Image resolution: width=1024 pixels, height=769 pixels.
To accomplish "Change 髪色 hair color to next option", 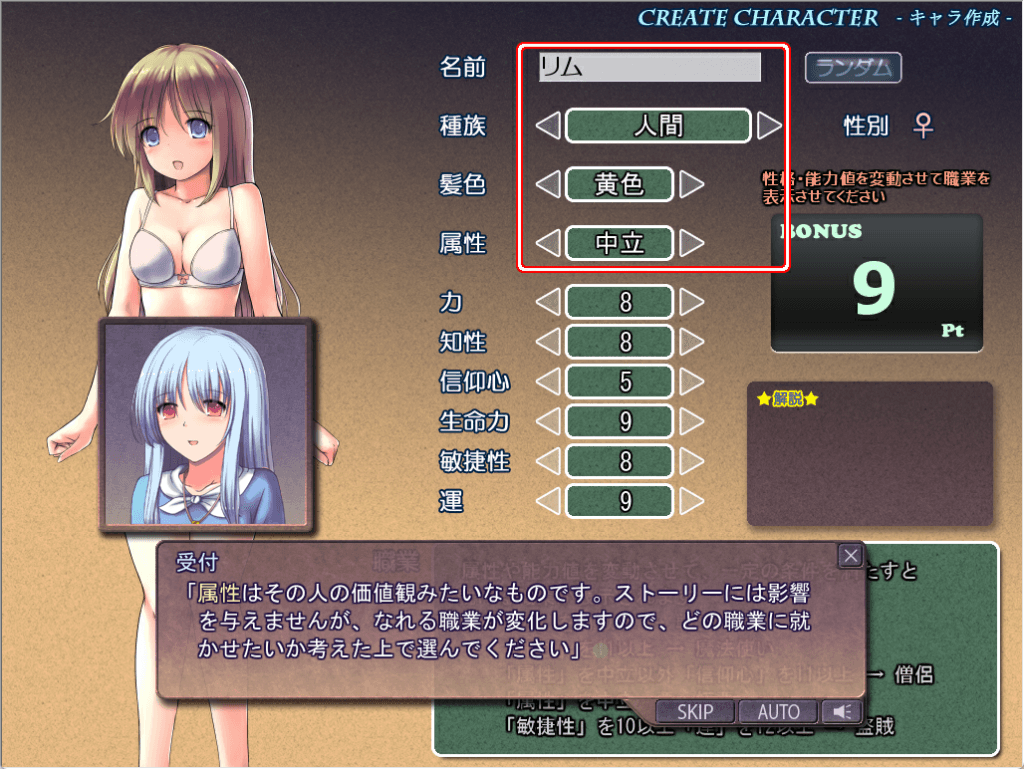I will click(692, 184).
